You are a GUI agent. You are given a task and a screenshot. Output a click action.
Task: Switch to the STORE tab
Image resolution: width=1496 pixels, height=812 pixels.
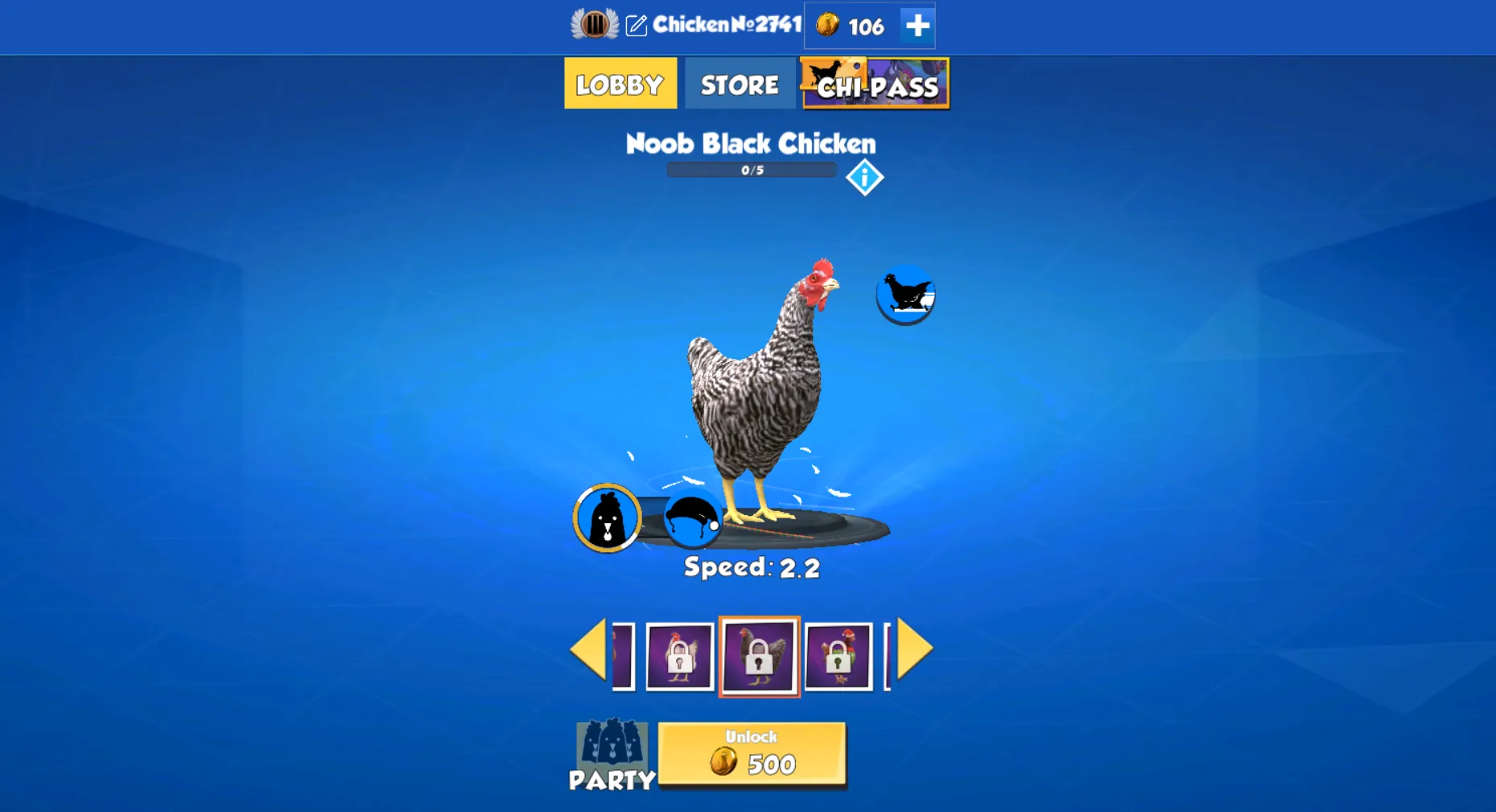pyautogui.click(x=738, y=83)
